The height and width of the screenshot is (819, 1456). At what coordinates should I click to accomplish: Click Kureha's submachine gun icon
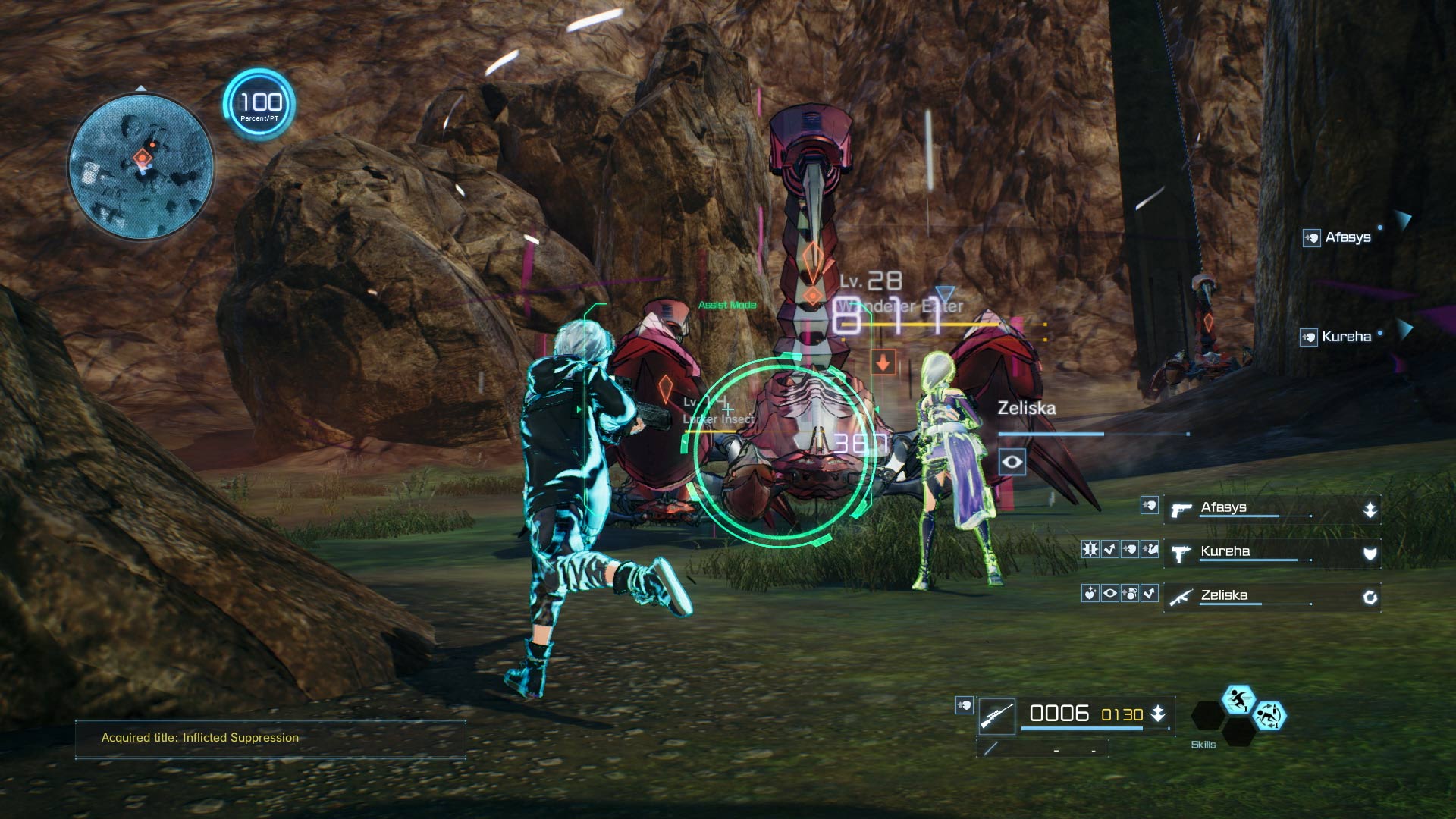pyautogui.click(x=1181, y=555)
